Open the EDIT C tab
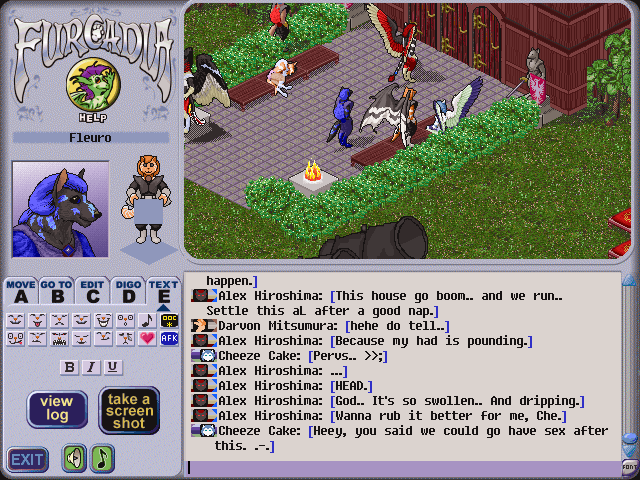 (x=92, y=291)
